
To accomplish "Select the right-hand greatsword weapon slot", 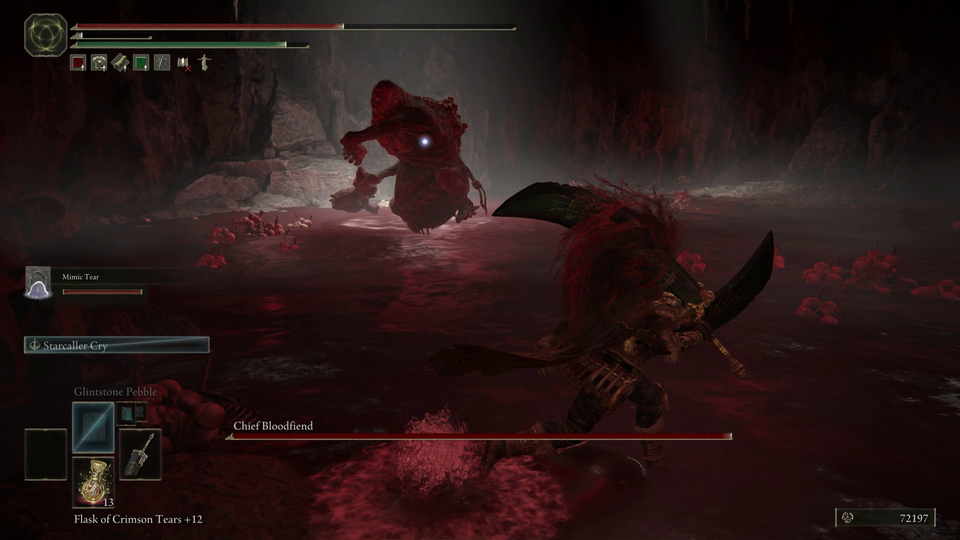I will [x=140, y=453].
